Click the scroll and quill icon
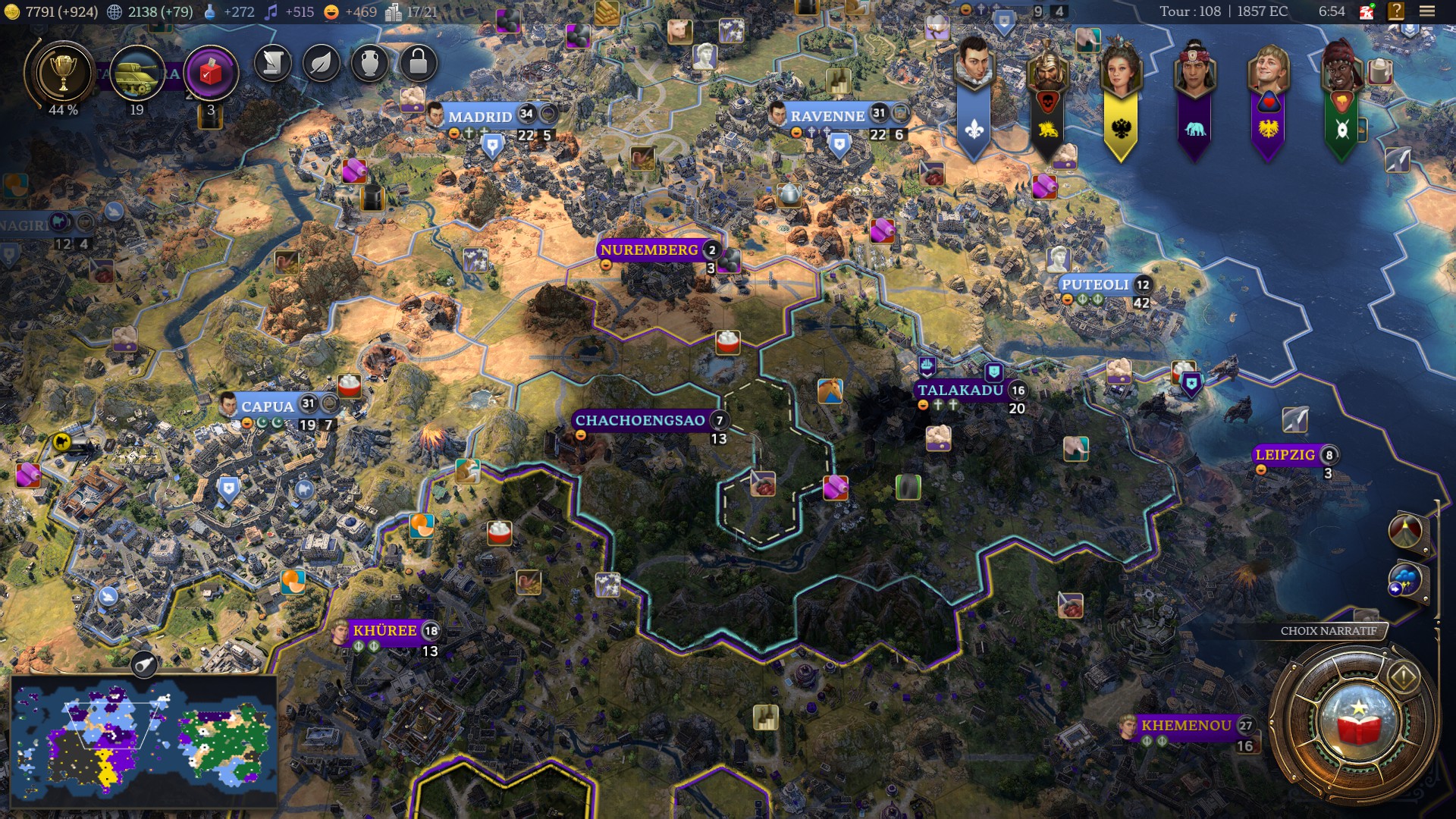 pos(273,63)
